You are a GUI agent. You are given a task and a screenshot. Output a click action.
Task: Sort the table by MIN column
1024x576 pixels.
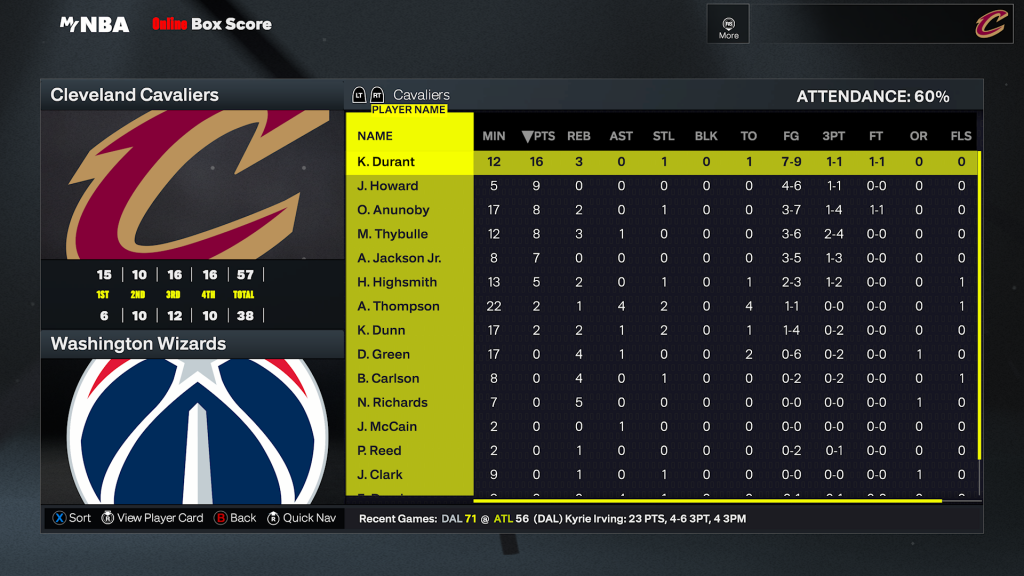[494, 136]
